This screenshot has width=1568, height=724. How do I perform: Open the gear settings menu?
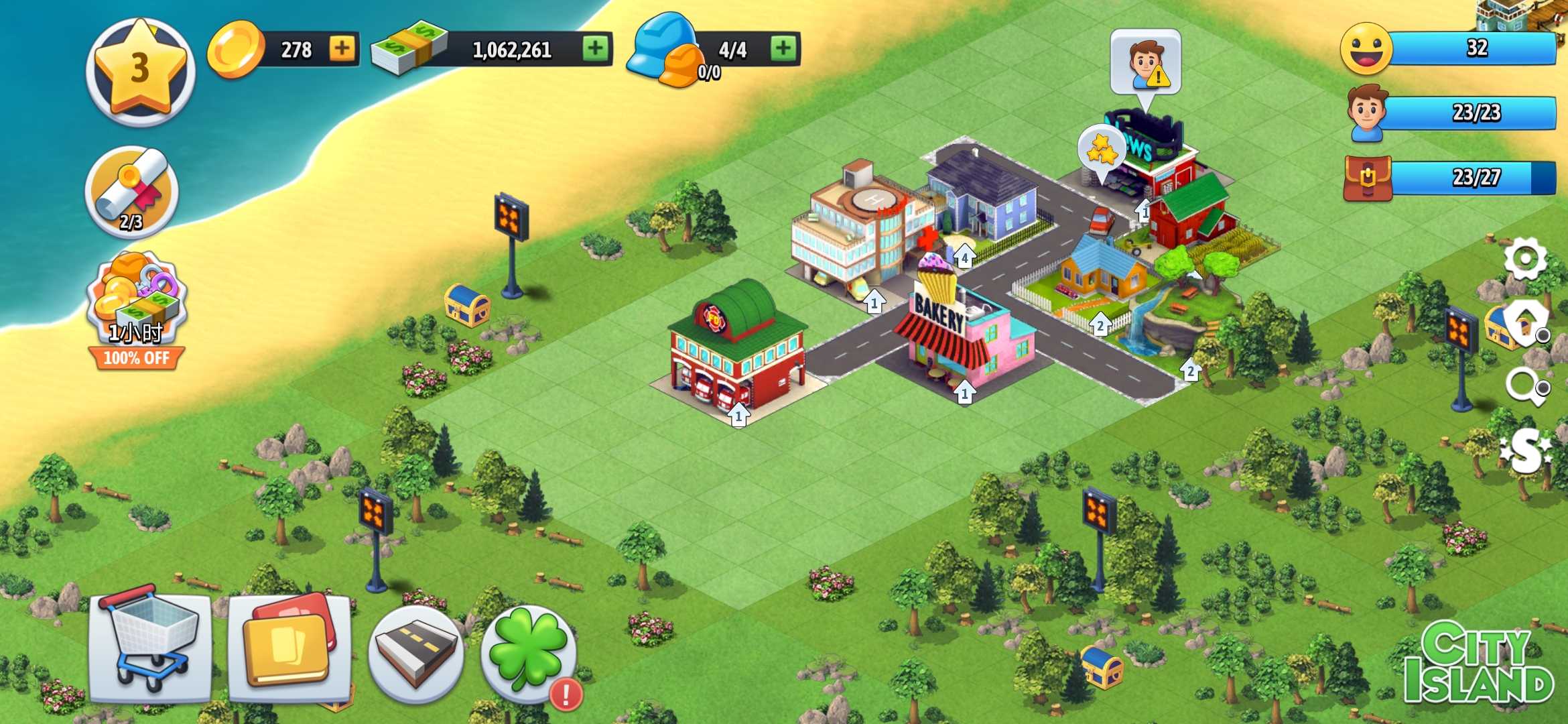coord(1524,259)
